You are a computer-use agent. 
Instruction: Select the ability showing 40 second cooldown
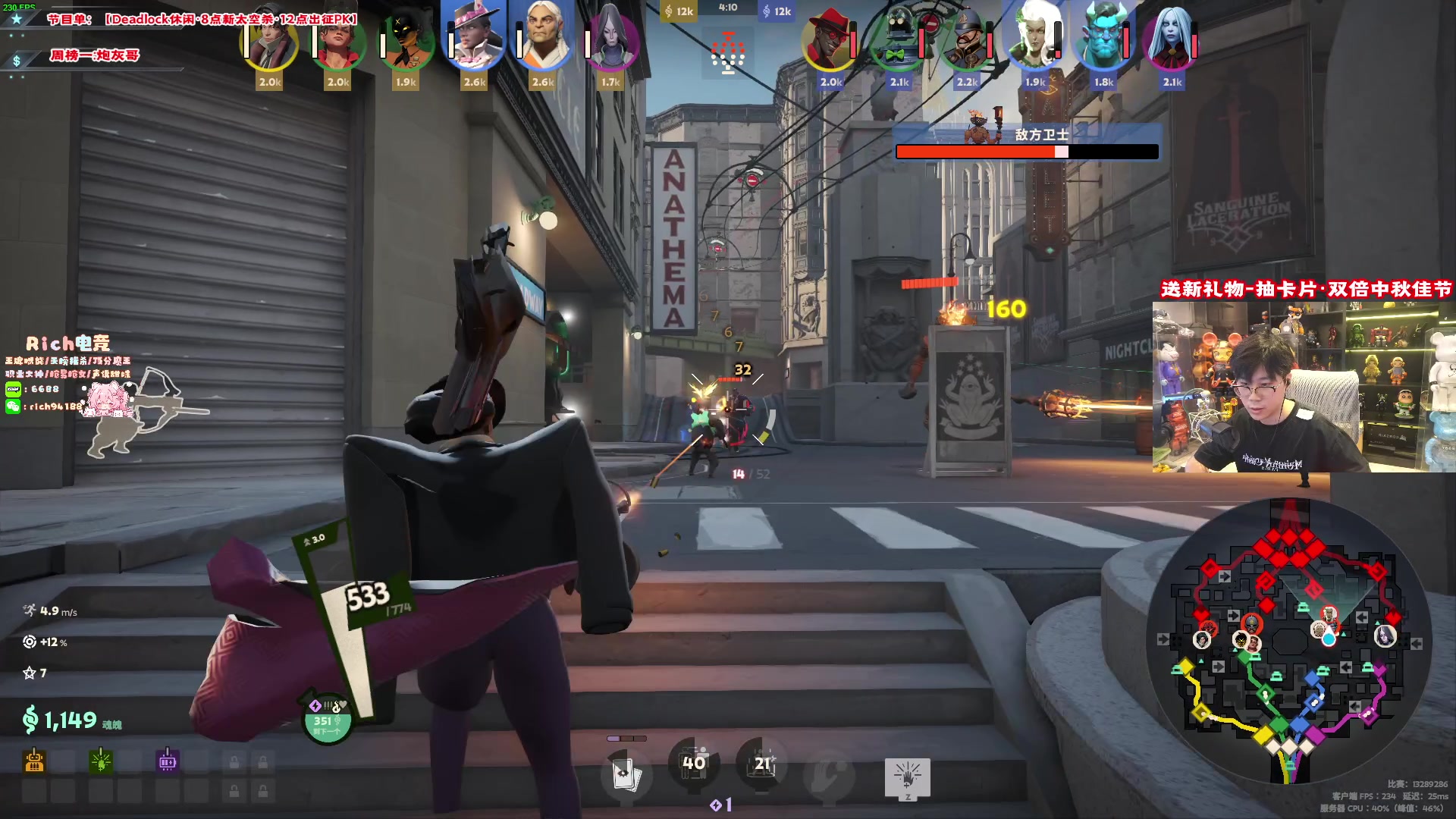click(x=693, y=764)
